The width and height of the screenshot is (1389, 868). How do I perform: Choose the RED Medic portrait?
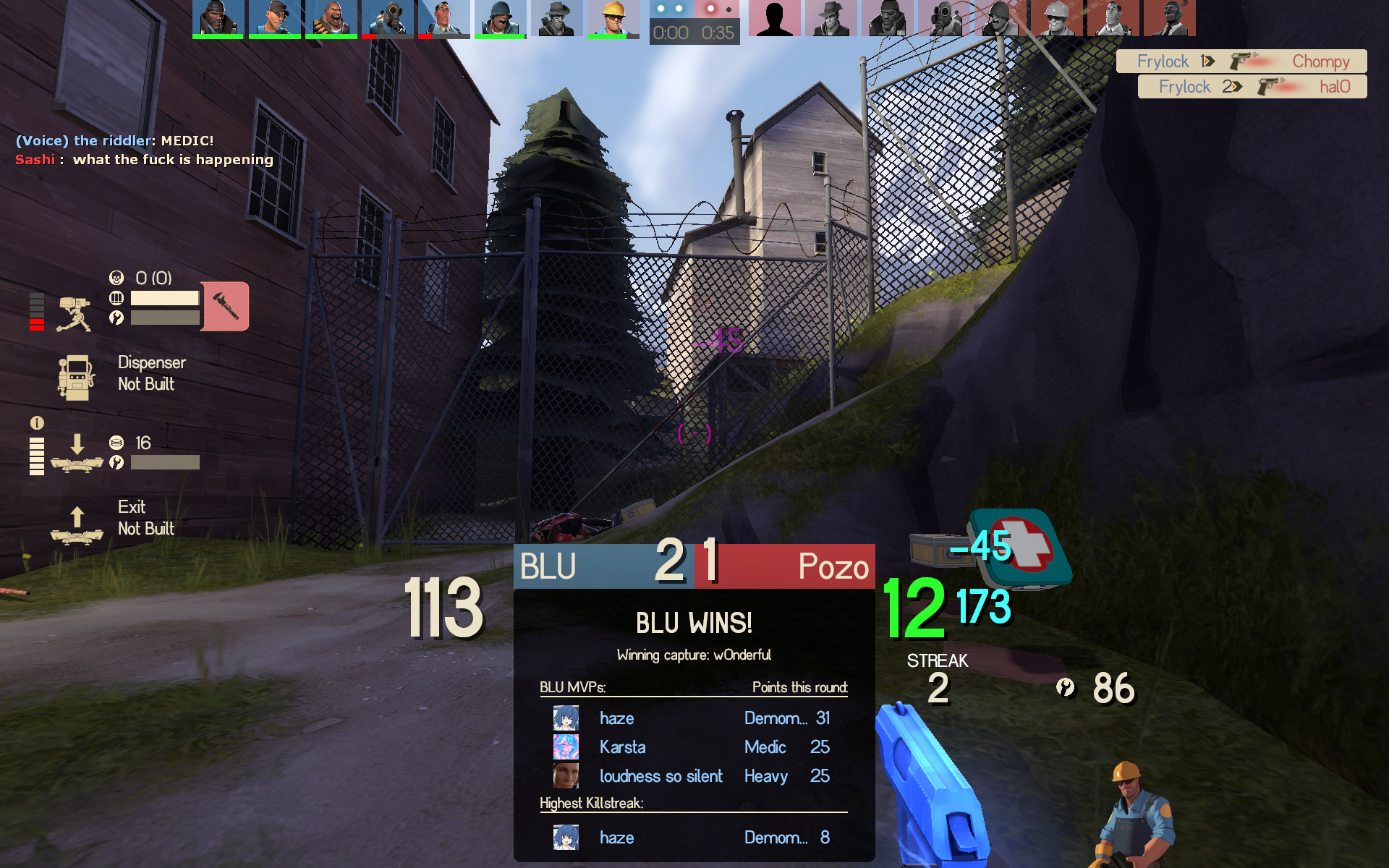pyautogui.click(x=1113, y=18)
